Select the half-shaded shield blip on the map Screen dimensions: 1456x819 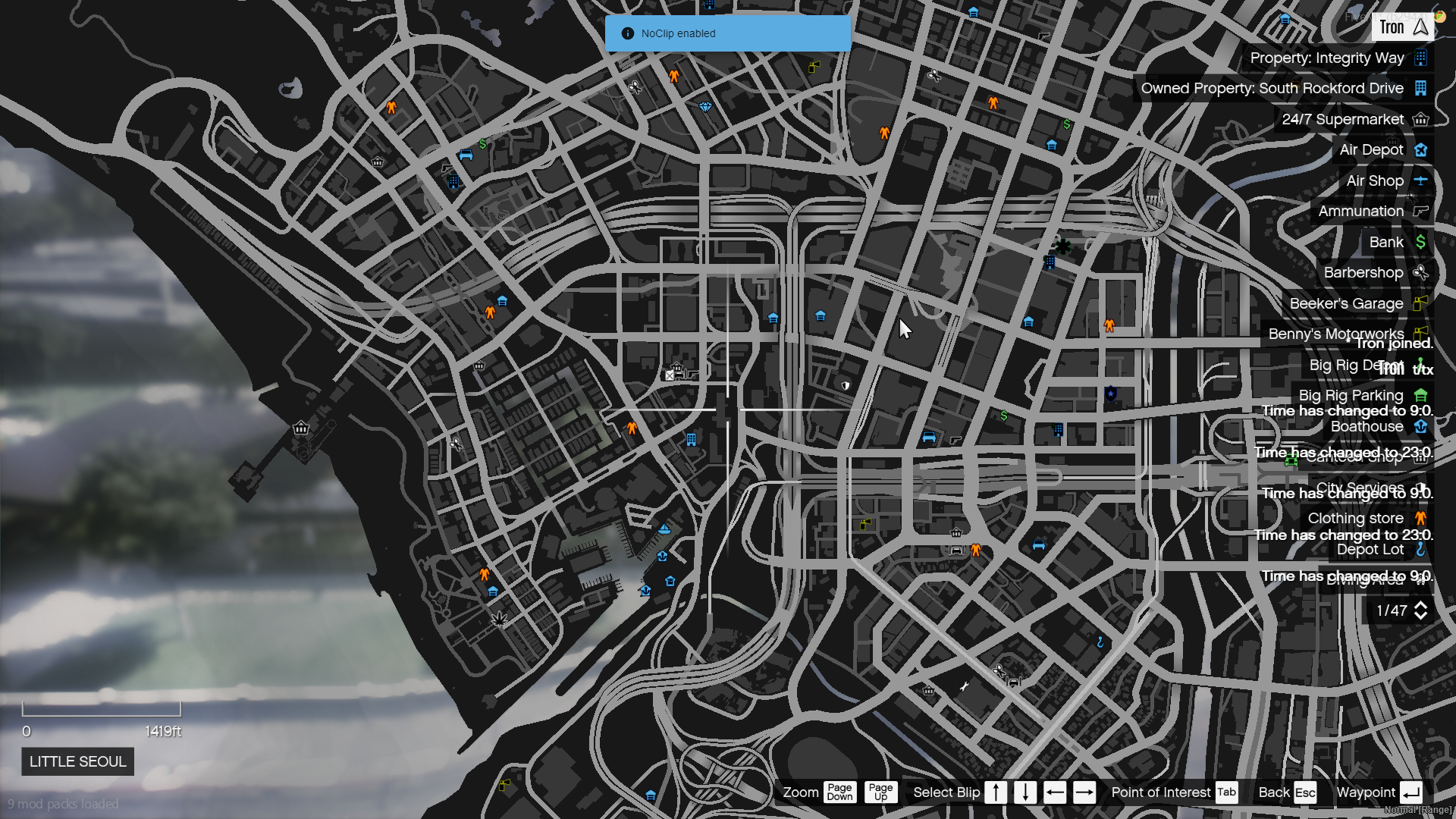[846, 385]
